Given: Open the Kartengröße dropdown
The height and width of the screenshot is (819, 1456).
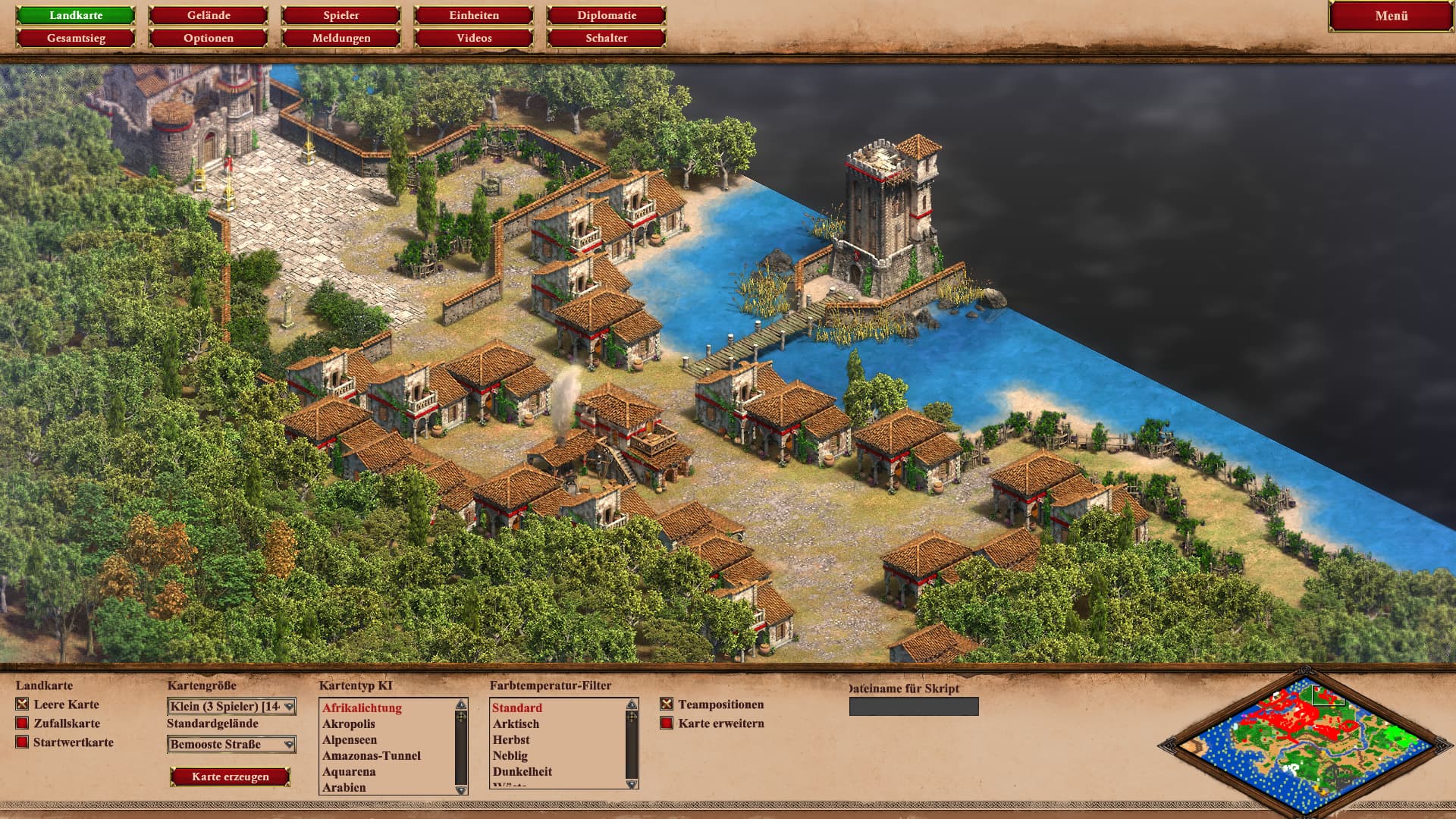Looking at the screenshot, I should pyautogui.click(x=231, y=707).
